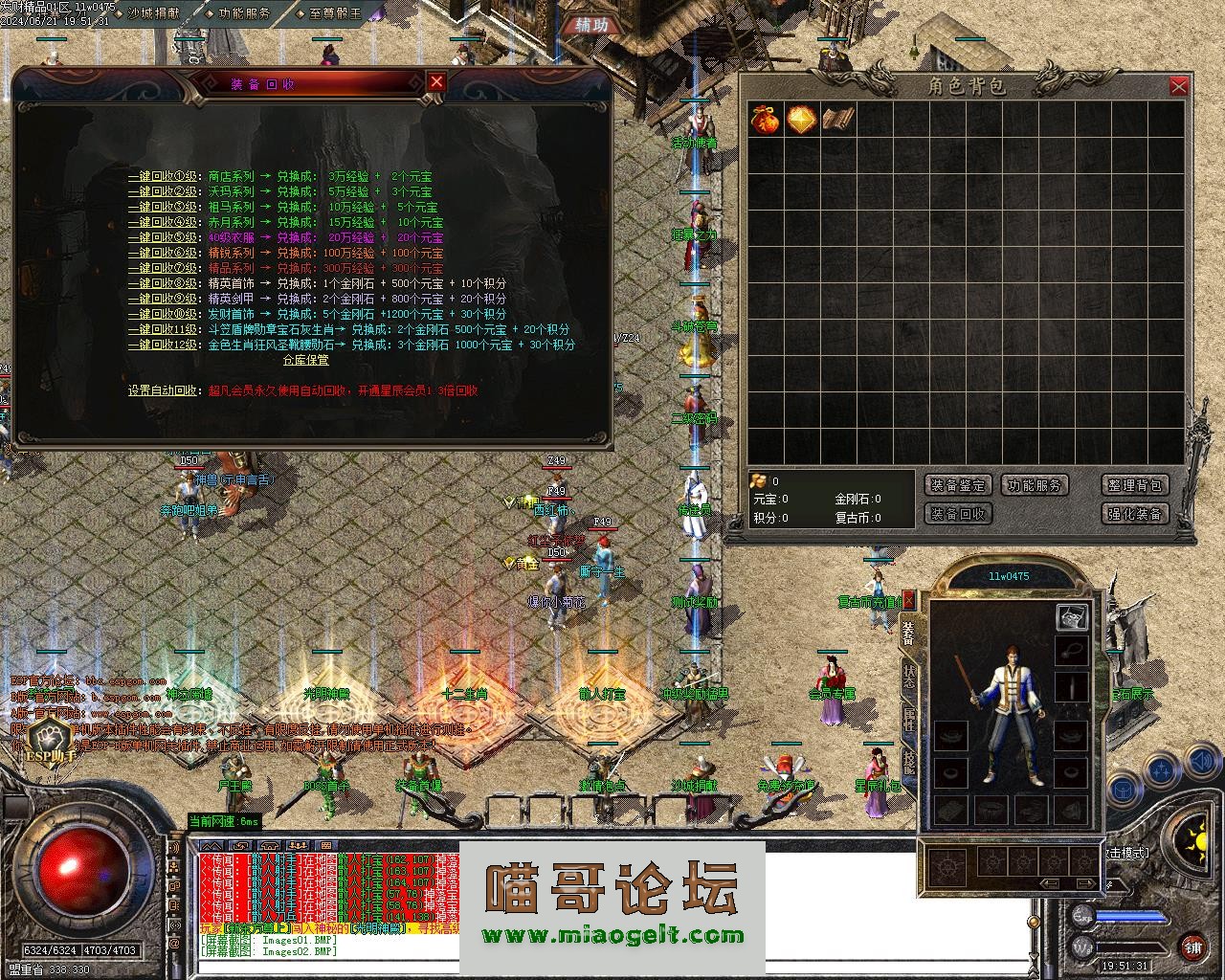The height and width of the screenshot is (980, 1225).
Task: Close the 装备回收 recycle window
Action: click(436, 82)
